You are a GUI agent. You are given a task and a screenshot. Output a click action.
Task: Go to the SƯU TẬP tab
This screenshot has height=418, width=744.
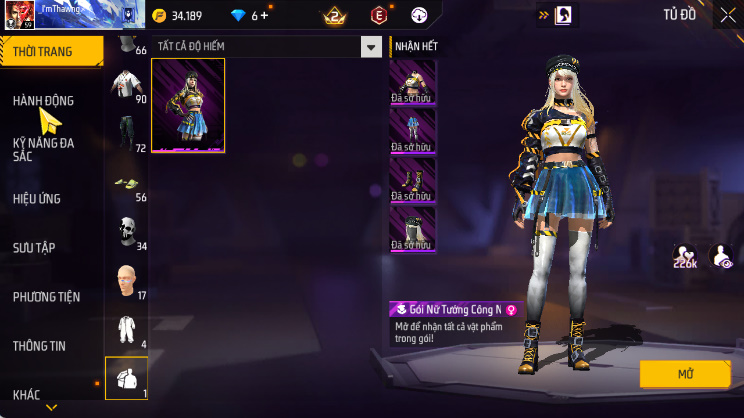click(34, 247)
